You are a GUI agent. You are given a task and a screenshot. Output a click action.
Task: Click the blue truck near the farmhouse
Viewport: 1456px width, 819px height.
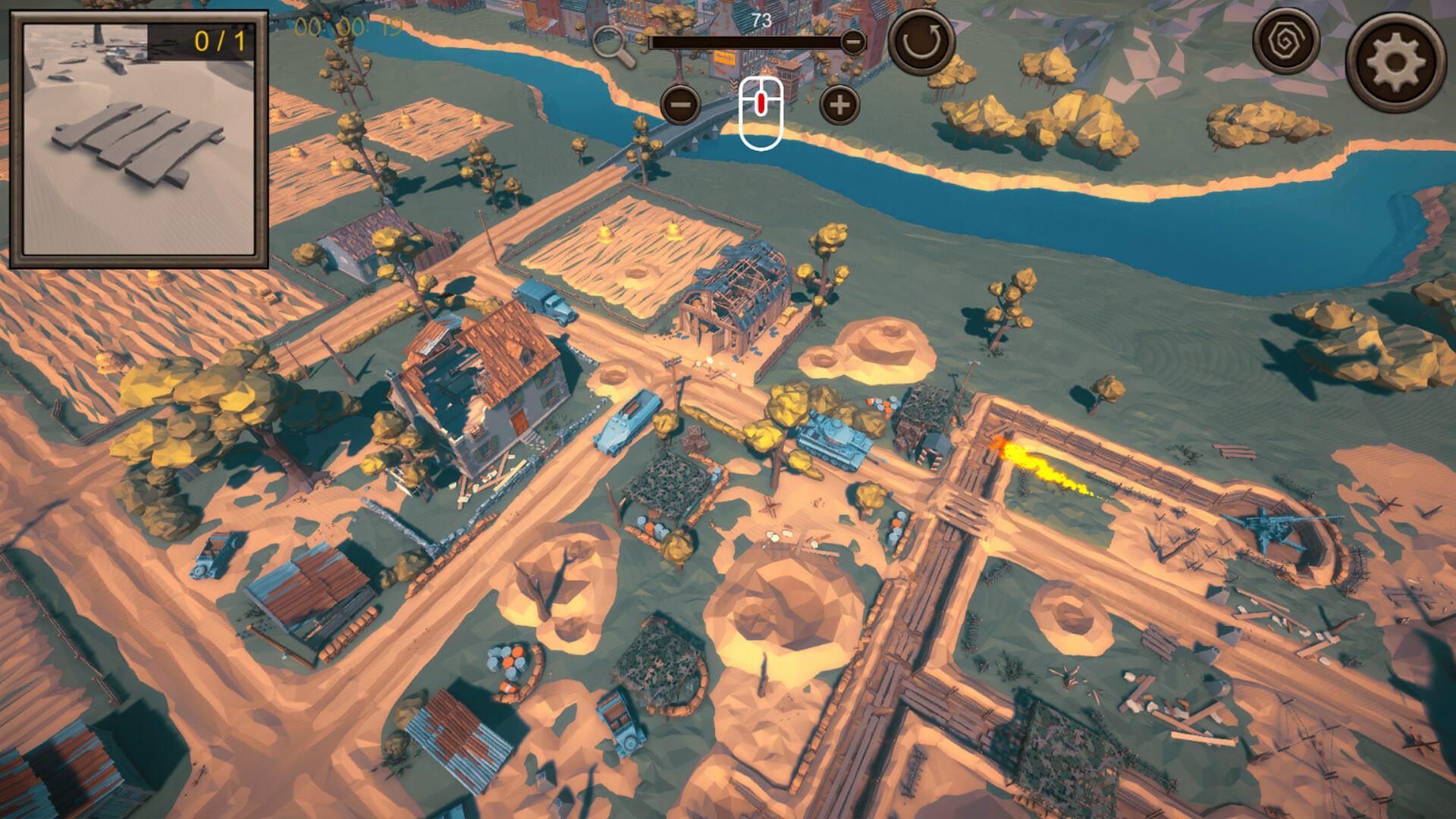[x=543, y=297]
